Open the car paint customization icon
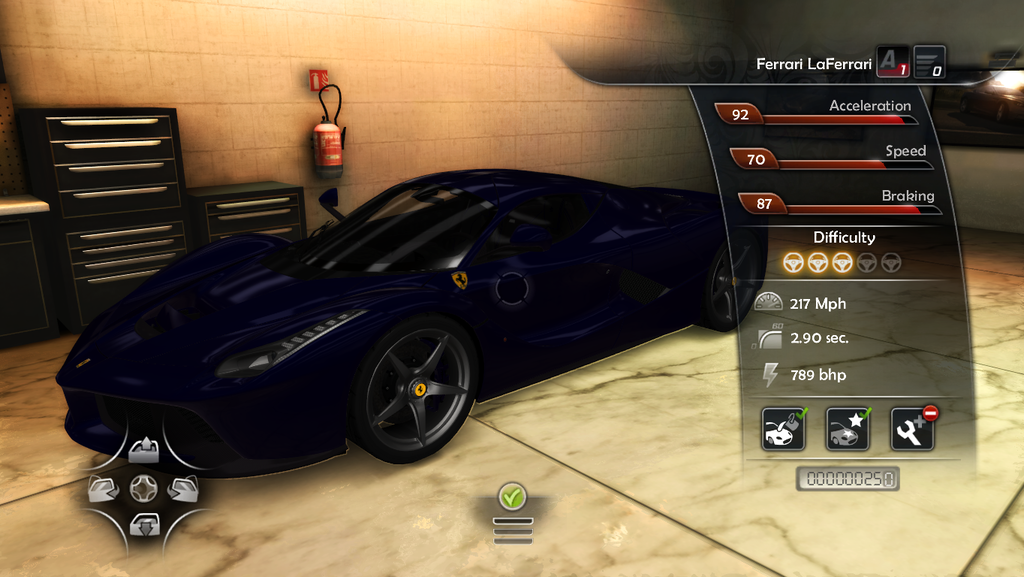The width and height of the screenshot is (1024, 577). point(783,429)
